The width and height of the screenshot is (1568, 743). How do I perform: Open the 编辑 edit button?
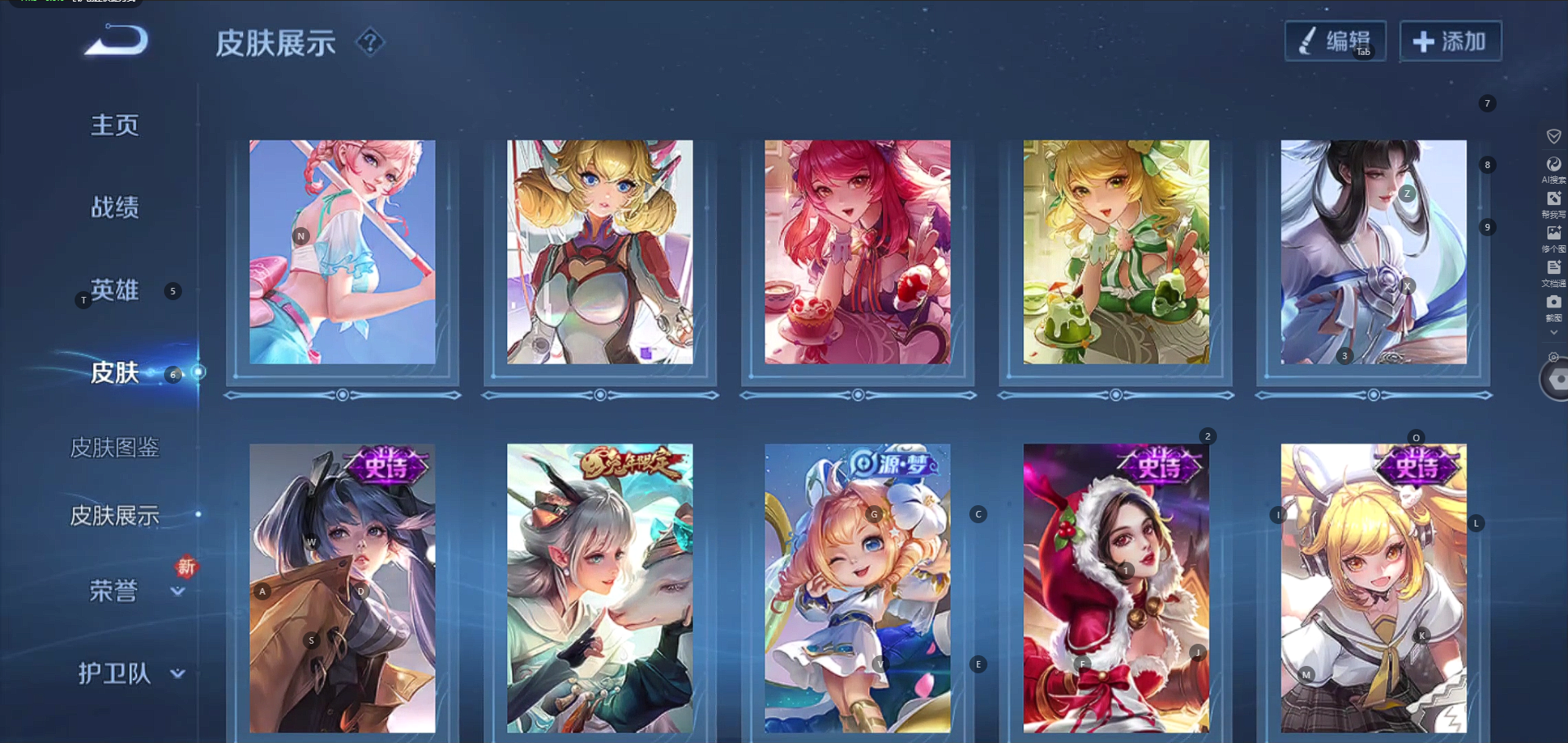[1335, 41]
